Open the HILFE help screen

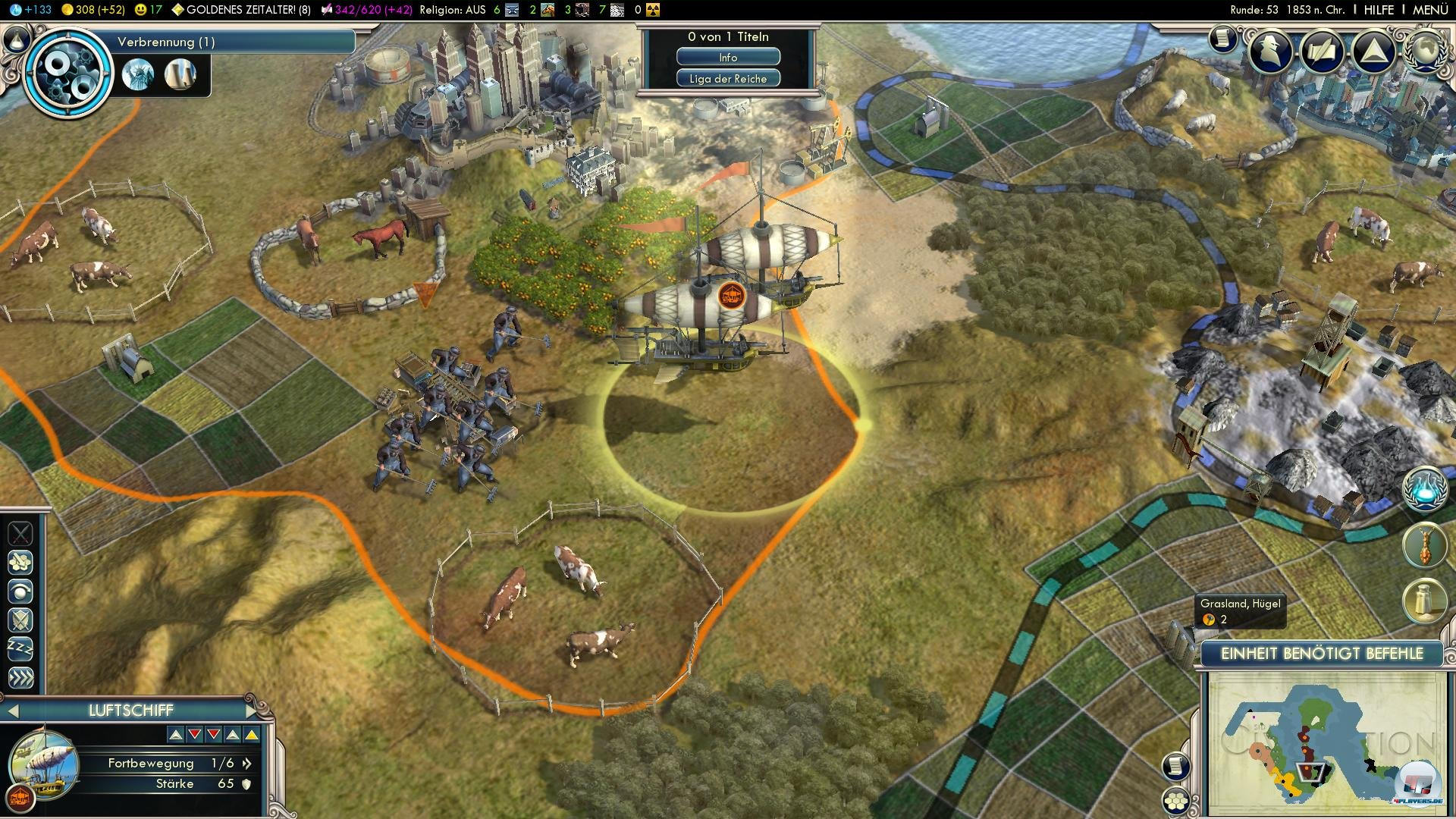coord(1379,10)
